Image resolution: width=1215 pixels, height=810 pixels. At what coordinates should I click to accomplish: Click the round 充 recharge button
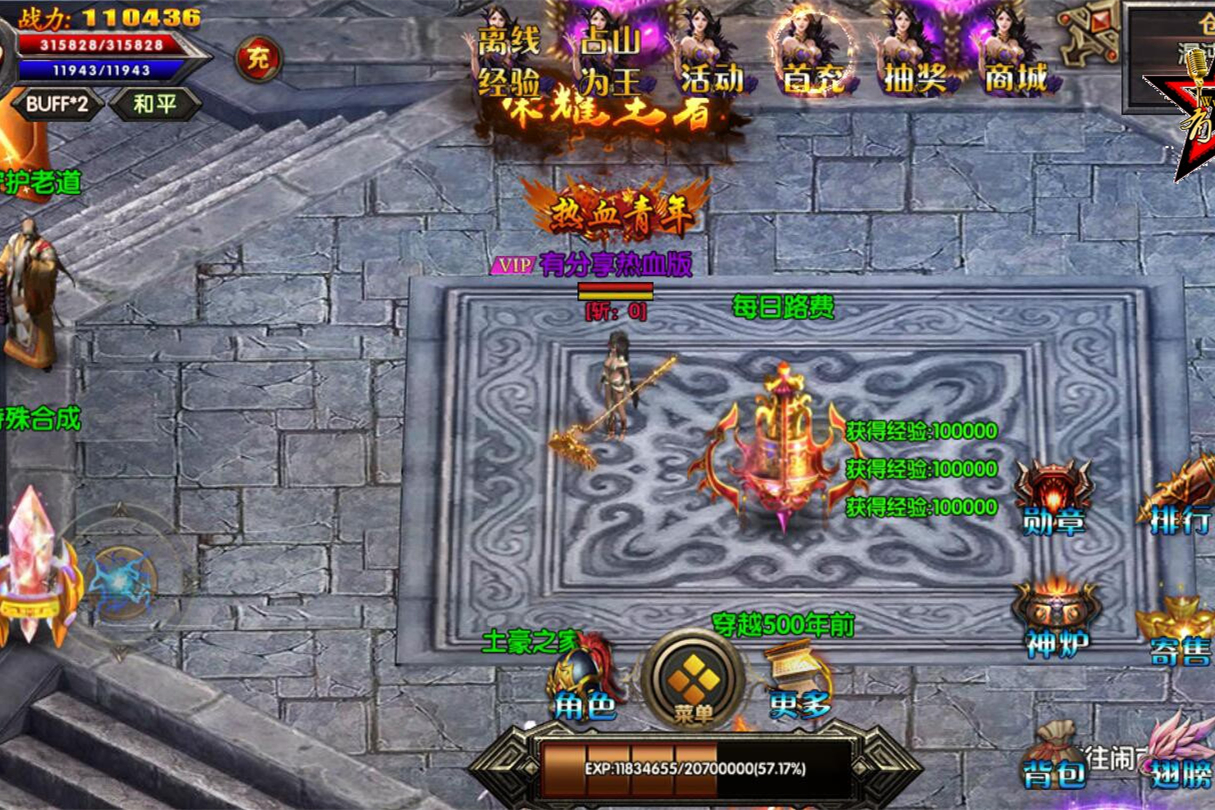[x=258, y=59]
